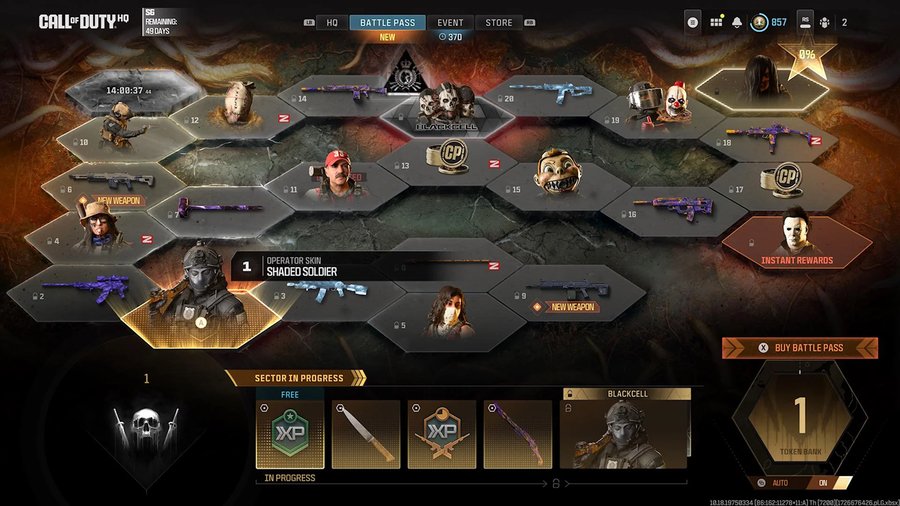
Task: Select the Battle Pass tab
Action: tap(388, 22)
